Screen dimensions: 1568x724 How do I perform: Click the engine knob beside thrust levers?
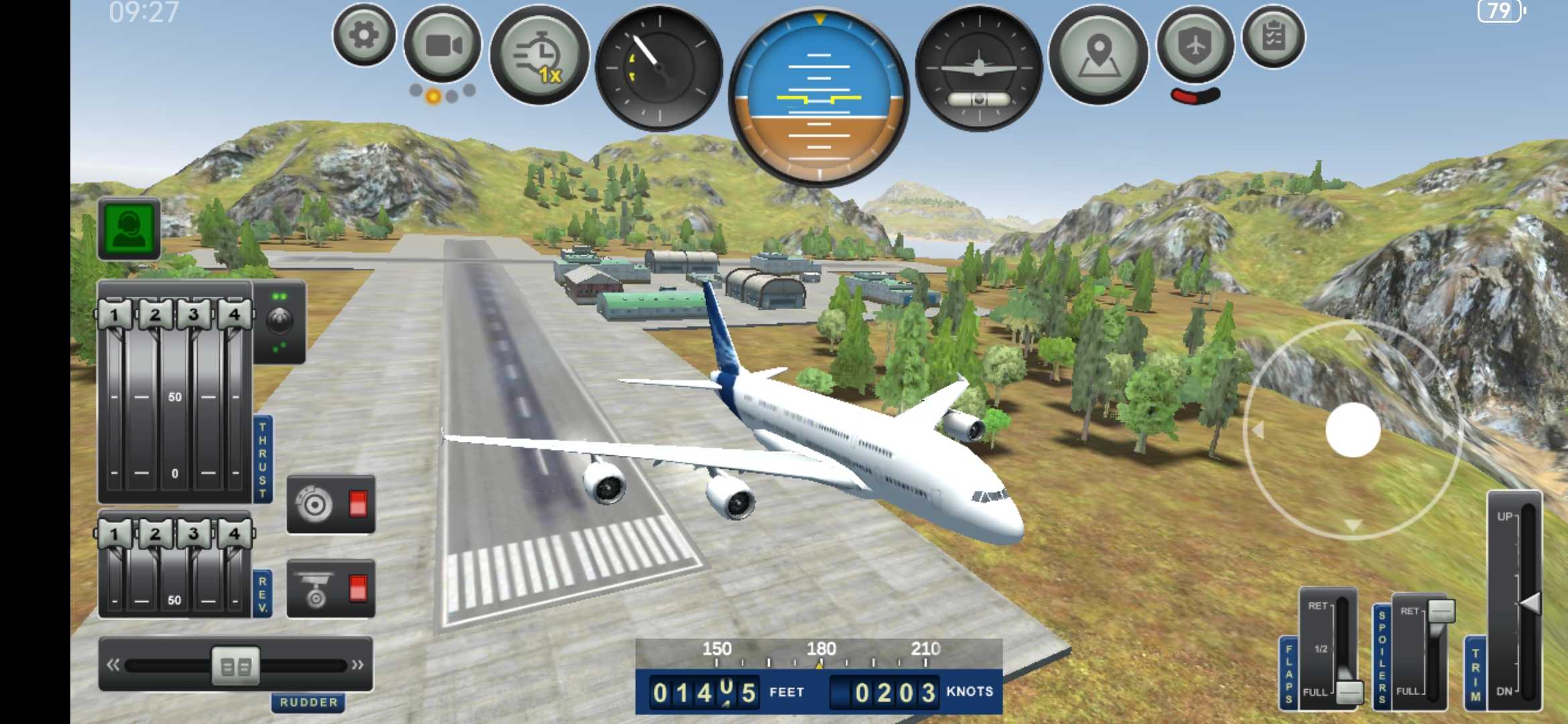point(279,322)
